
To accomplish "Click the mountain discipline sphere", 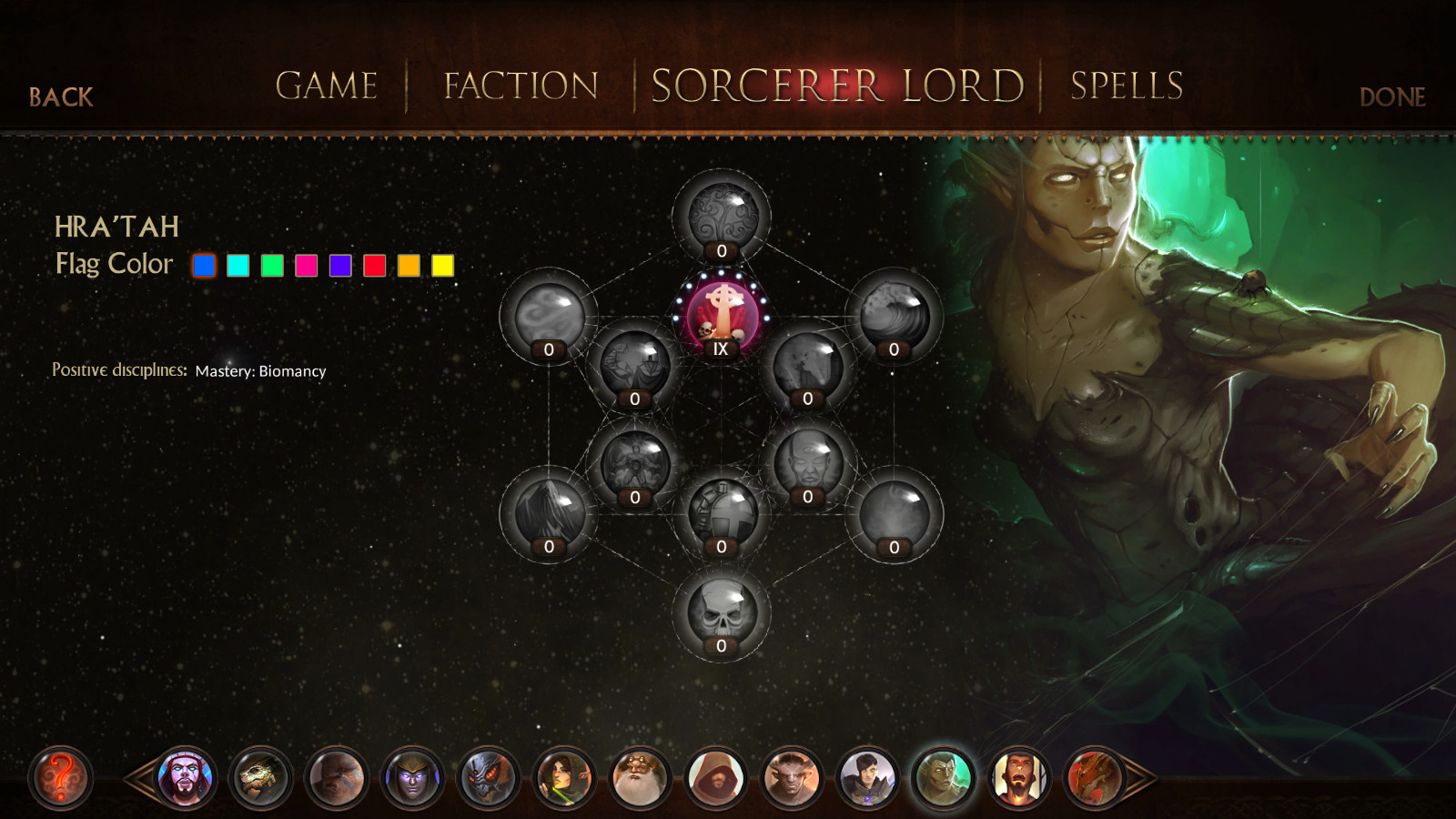I will [x=548, y=512].
